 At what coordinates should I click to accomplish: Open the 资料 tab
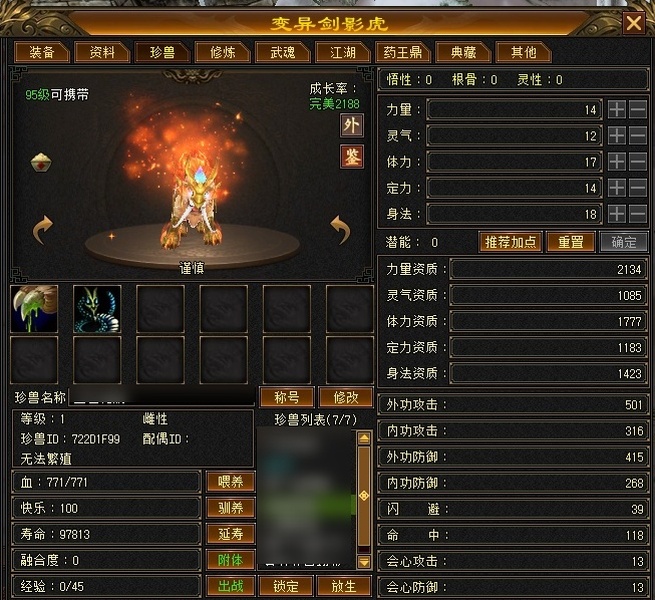(x=102, y=52)
